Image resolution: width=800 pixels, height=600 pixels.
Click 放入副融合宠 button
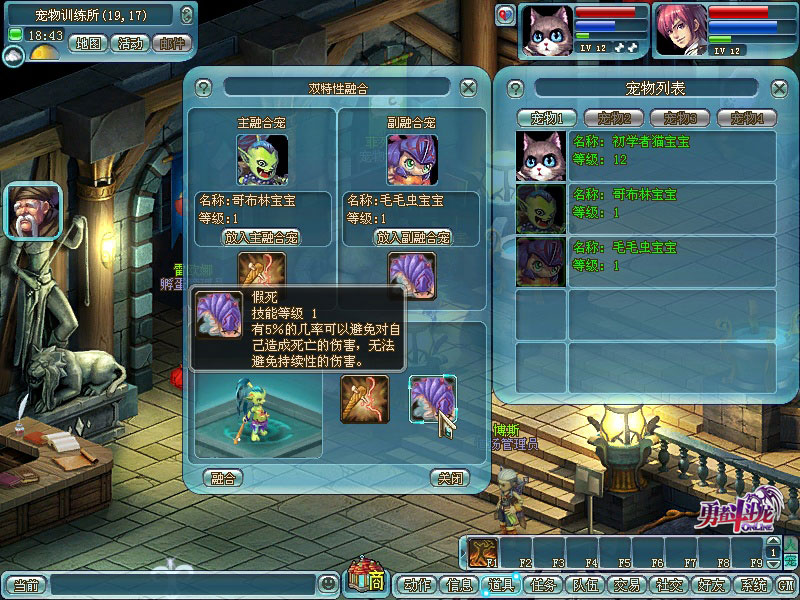(x=412, y=238)
